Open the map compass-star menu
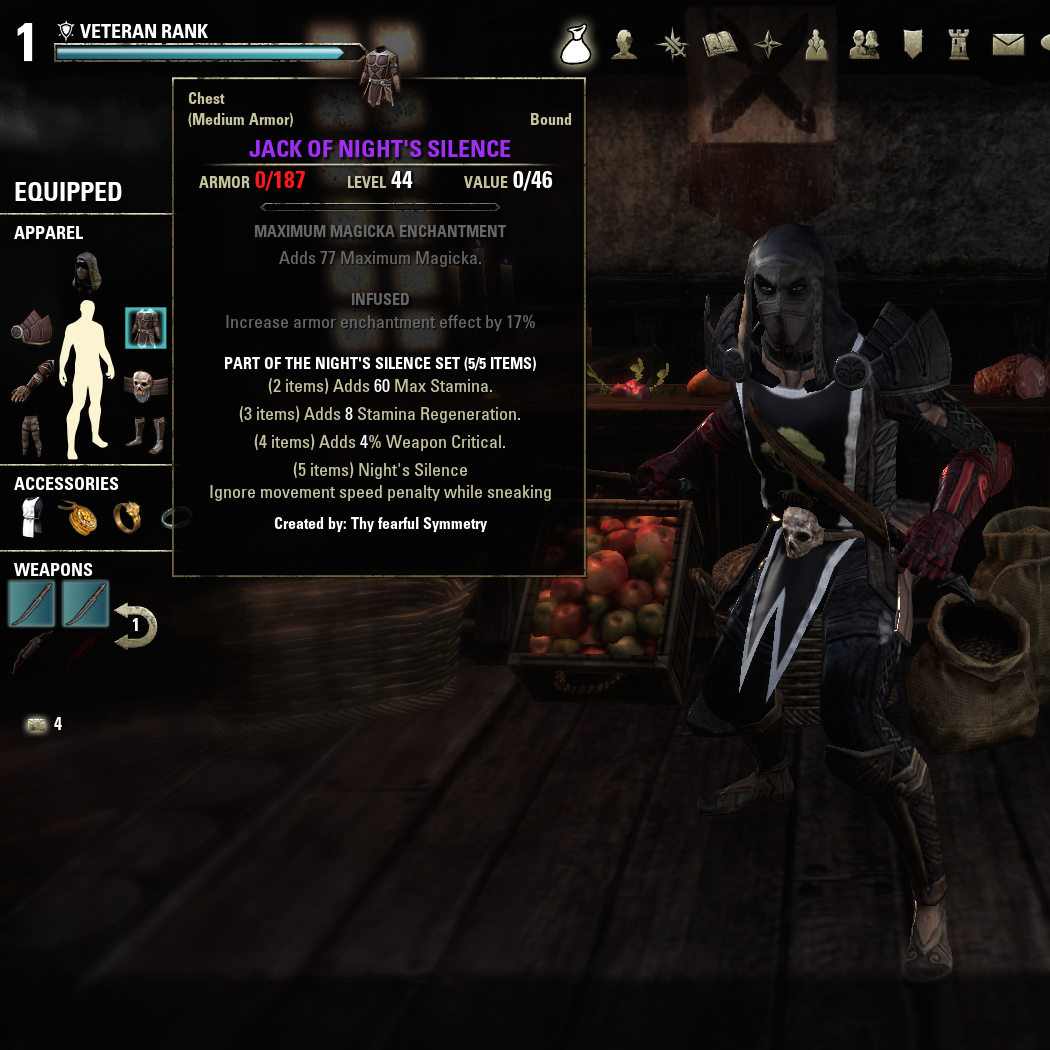 pyautogui.click(x=768, y=45)
